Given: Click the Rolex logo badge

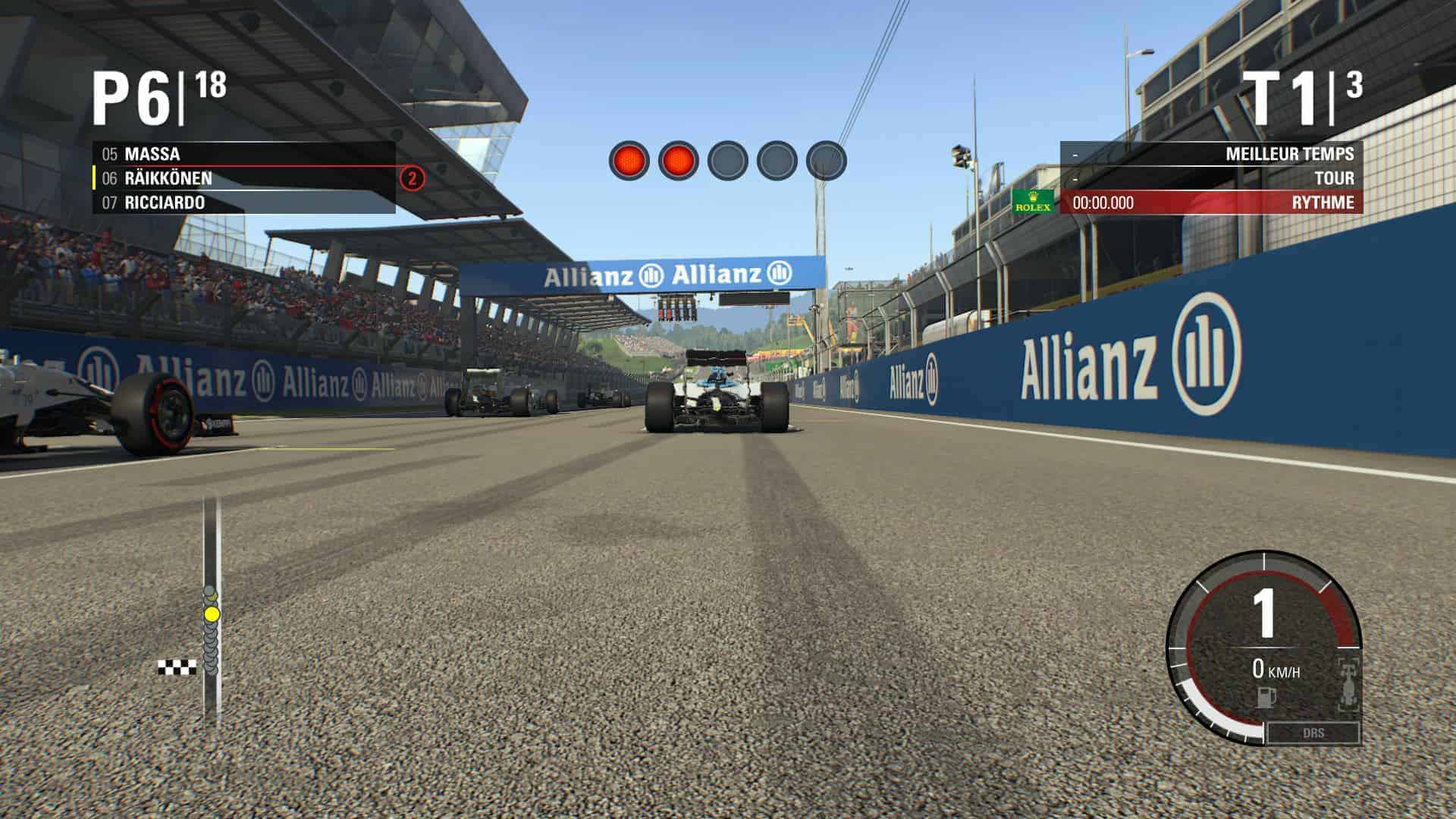Looking at the screenshot, I should pos(1033,202).
